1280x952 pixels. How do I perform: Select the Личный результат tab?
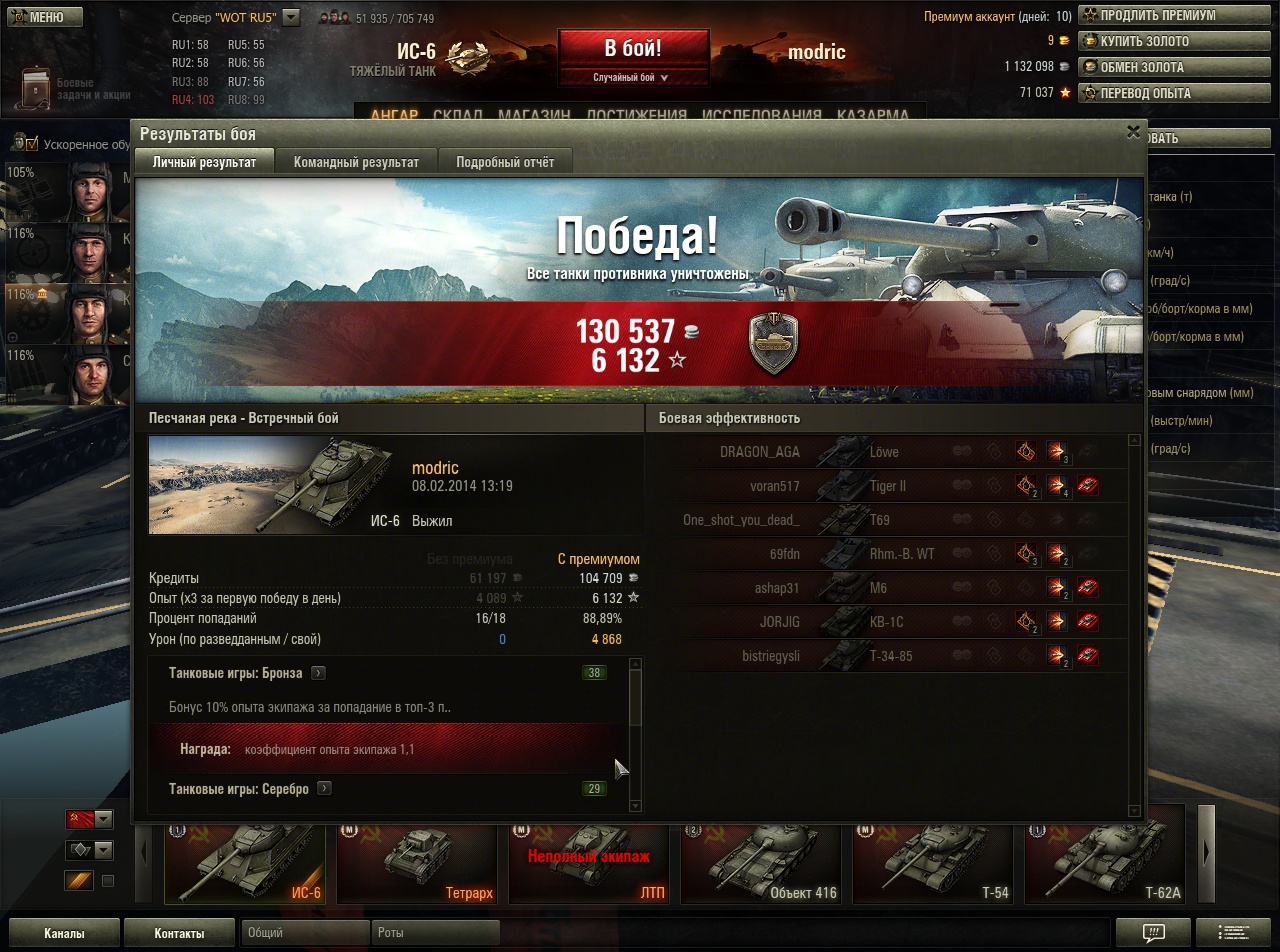[204, 162]
